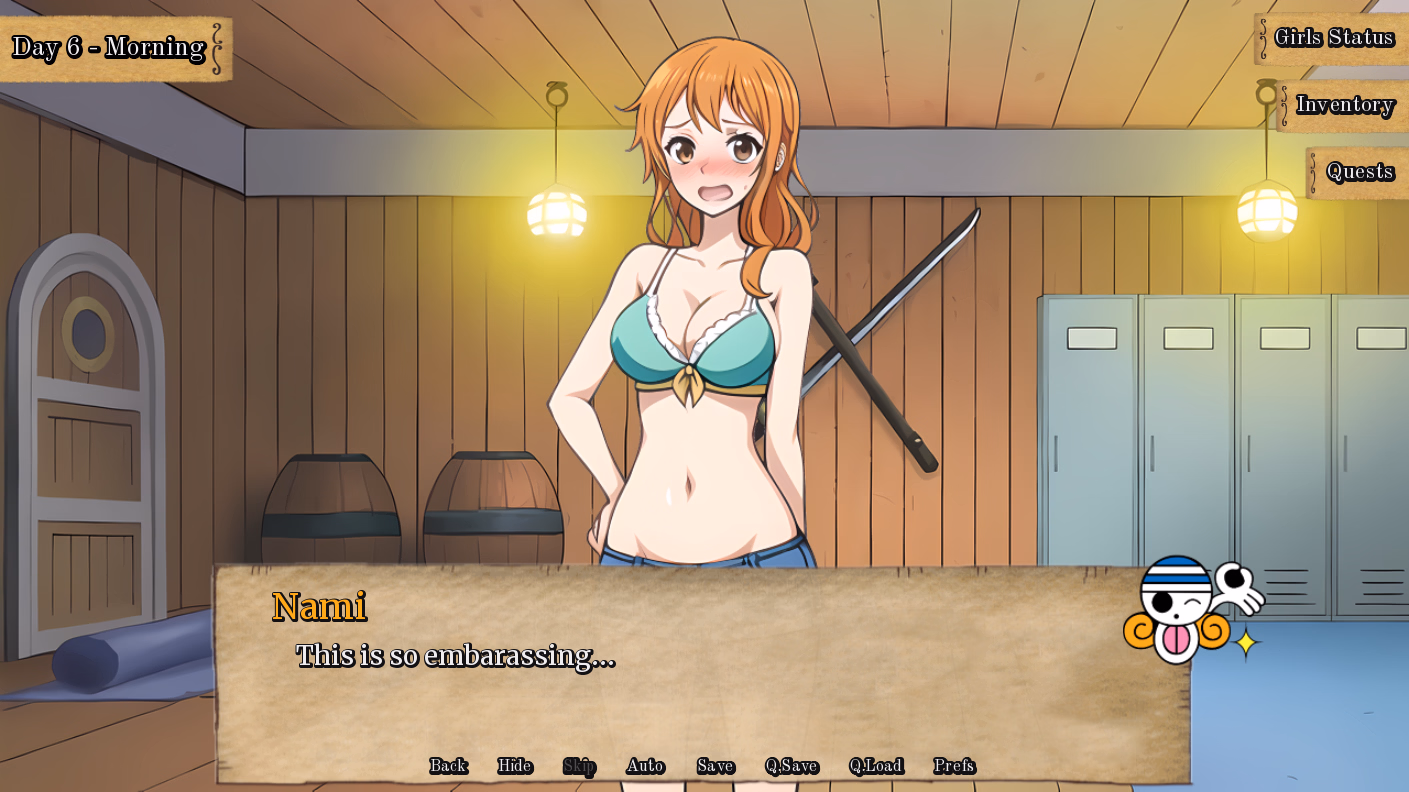Quick load using Q.Load
This screenshot has height=792, width=1409.
click(876, 766)
